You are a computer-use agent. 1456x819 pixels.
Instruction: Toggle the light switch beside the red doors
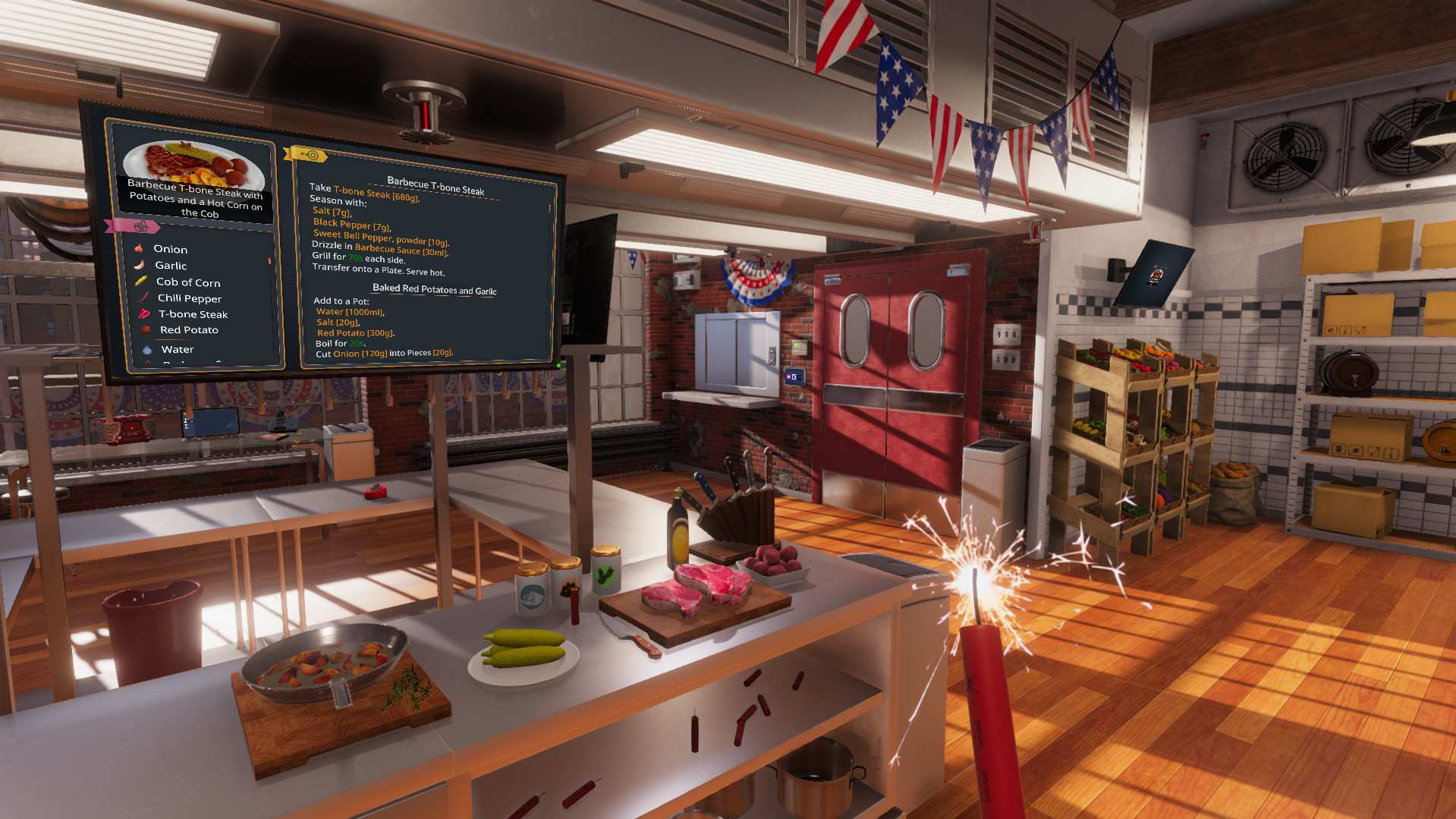tap(1006, 334)
